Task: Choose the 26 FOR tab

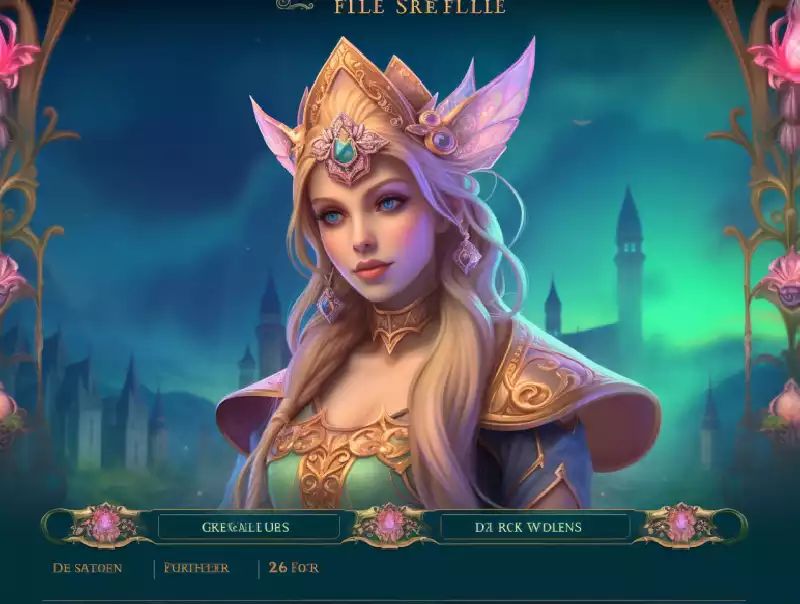Action: tap(294, 568)
